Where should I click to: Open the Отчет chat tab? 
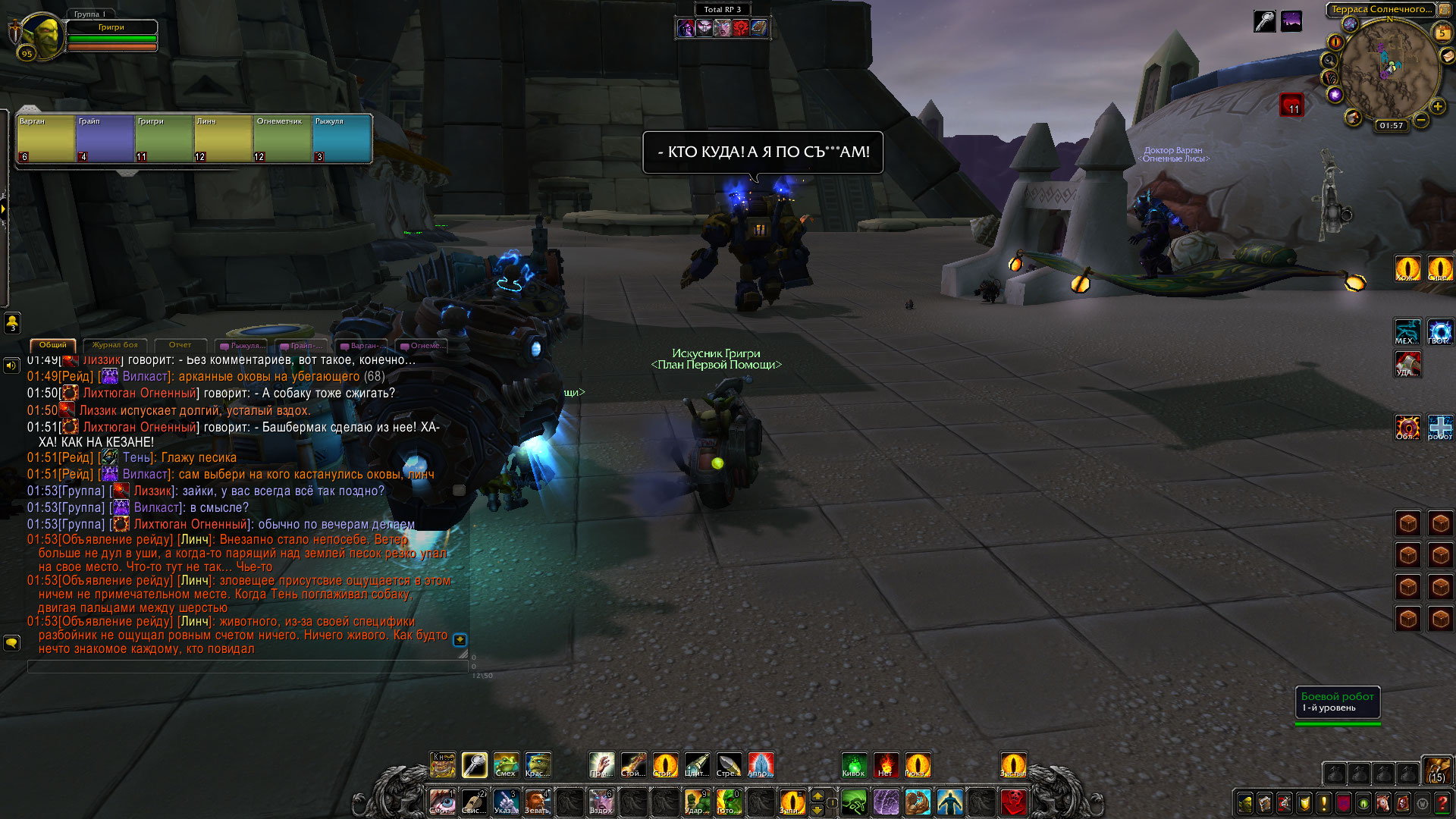pyautogui.click(x=180, y=345)
